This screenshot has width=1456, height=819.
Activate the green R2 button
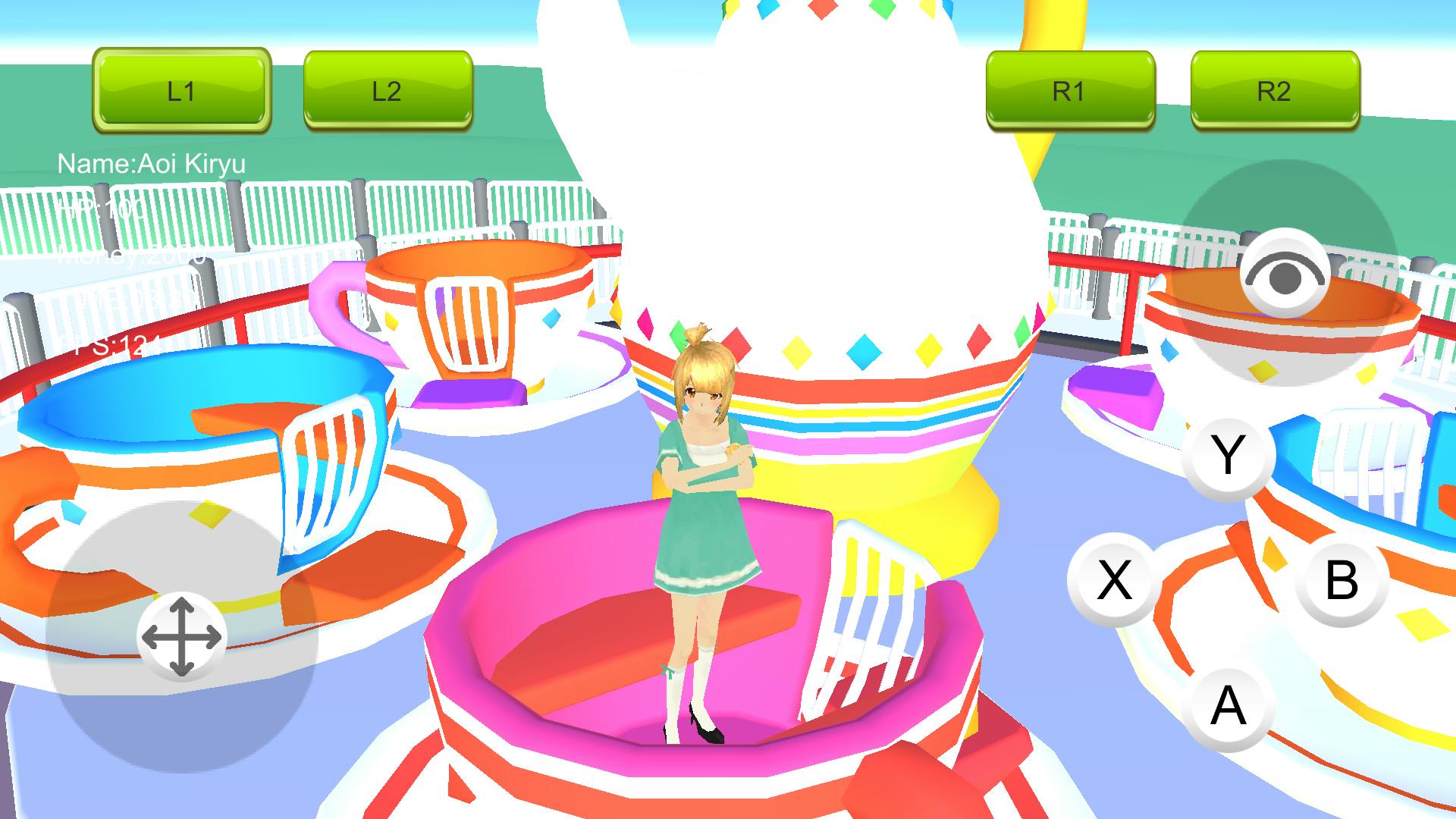[1274, 89]
